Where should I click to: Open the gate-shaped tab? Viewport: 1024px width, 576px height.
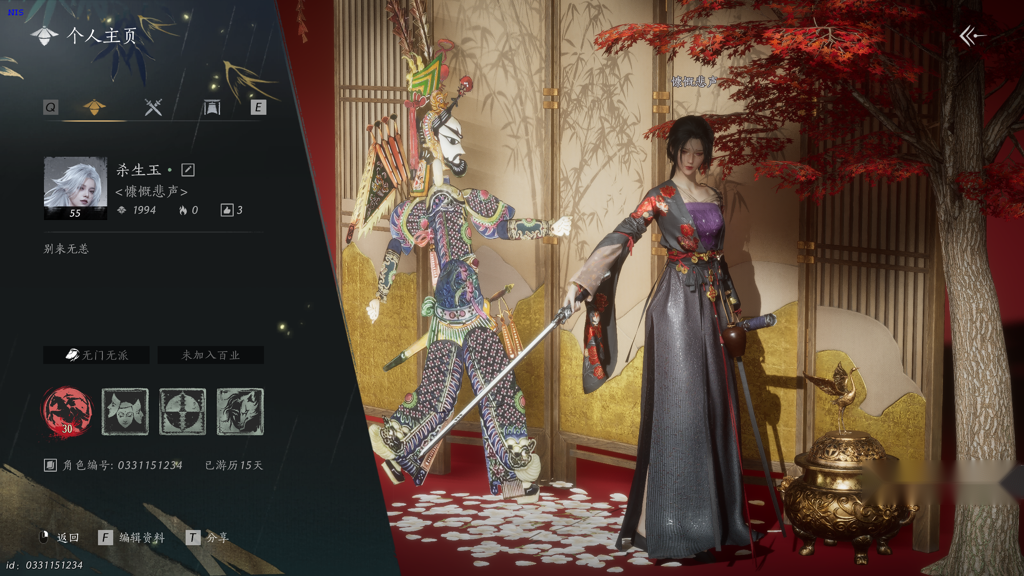pos(212,107)
